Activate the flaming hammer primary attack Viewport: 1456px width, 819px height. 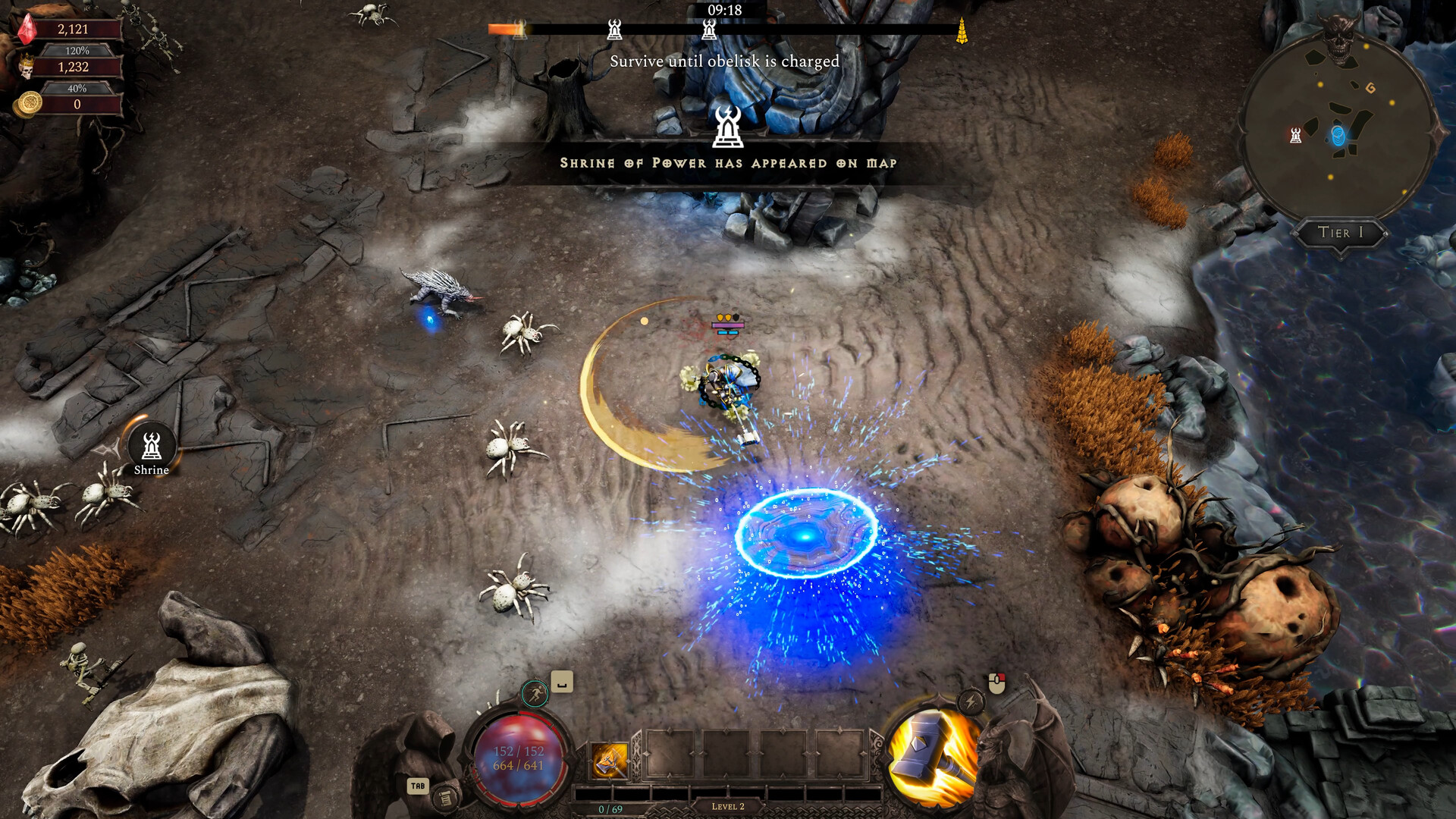coord(933,760)
